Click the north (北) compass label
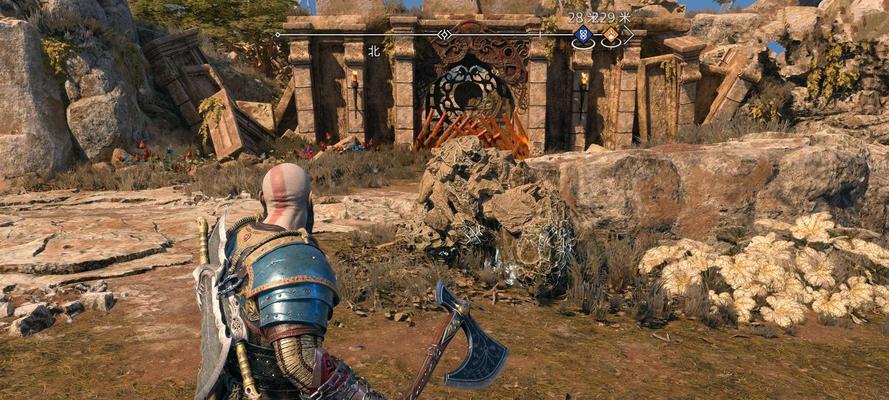The height and width of the screenshot is (400, 889). pos(373,50)
